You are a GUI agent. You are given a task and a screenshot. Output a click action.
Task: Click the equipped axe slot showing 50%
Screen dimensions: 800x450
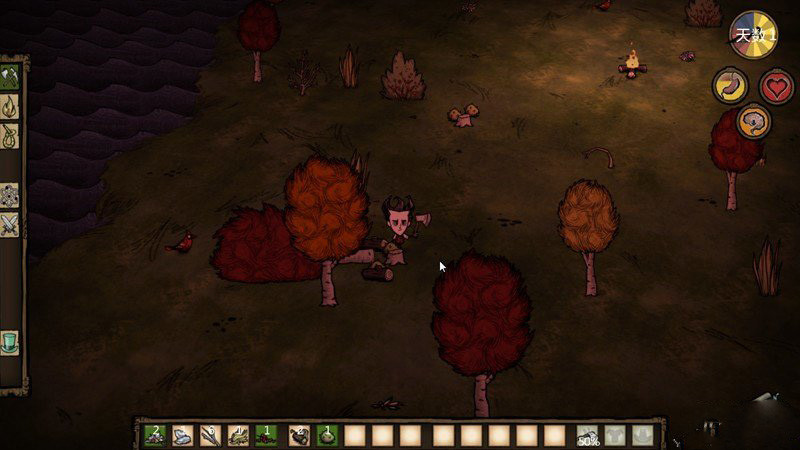coord(587,435)
